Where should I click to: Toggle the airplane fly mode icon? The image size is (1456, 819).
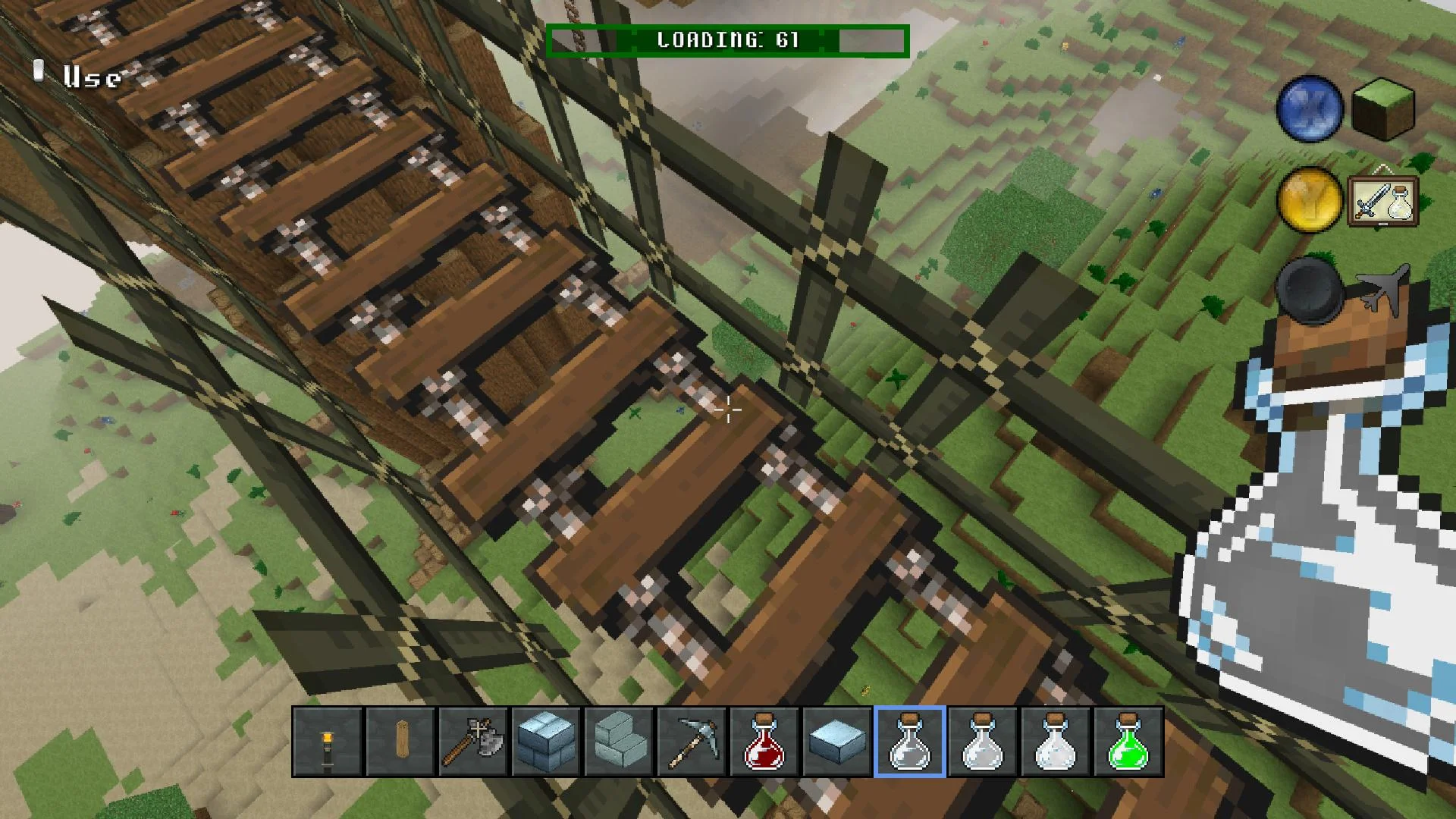1383,290
